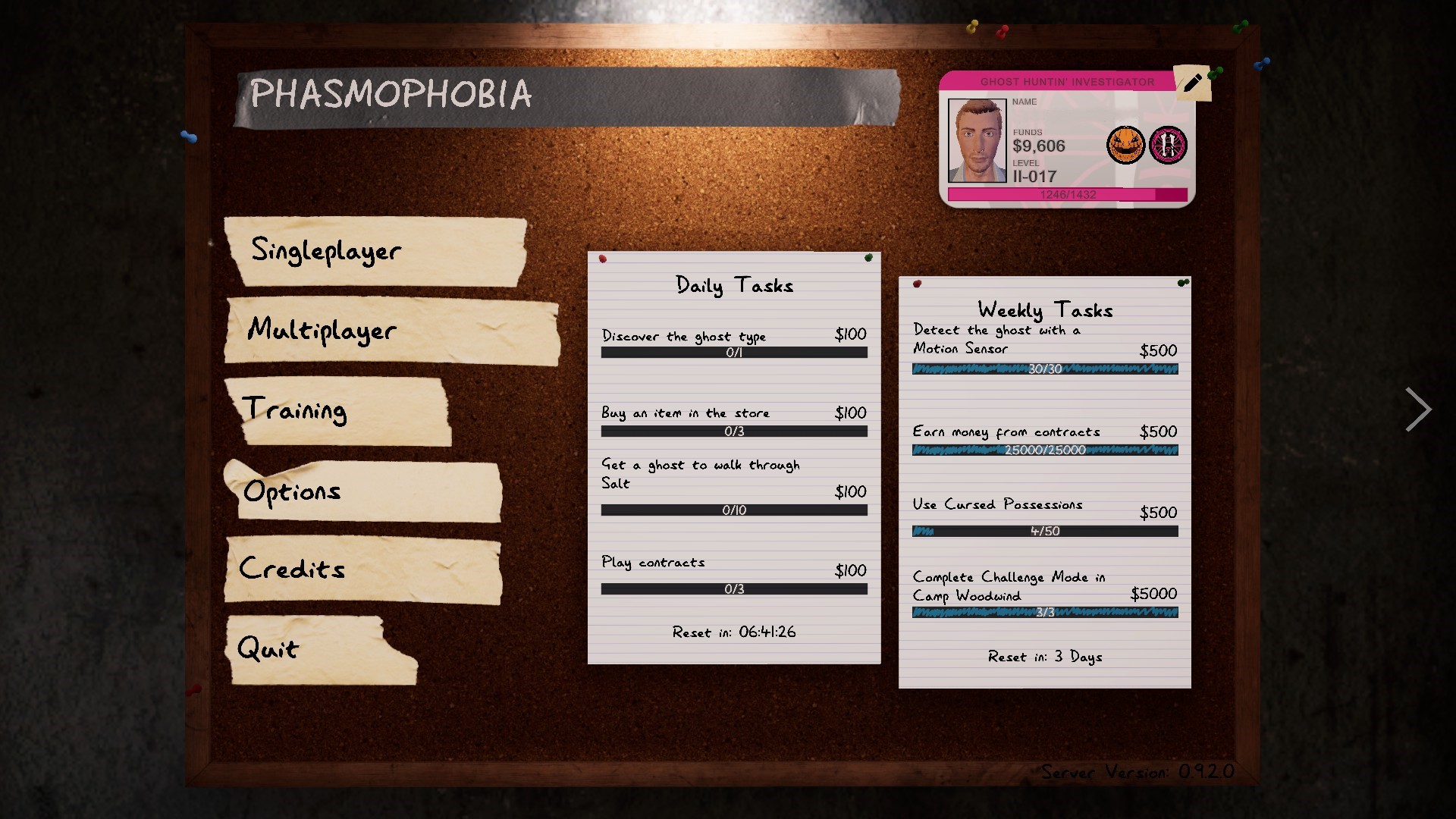This screenshot has width=1456, height=819.
Task: Click the pencil edit icon on the ID card
Action: click(x=1193, y=82)
